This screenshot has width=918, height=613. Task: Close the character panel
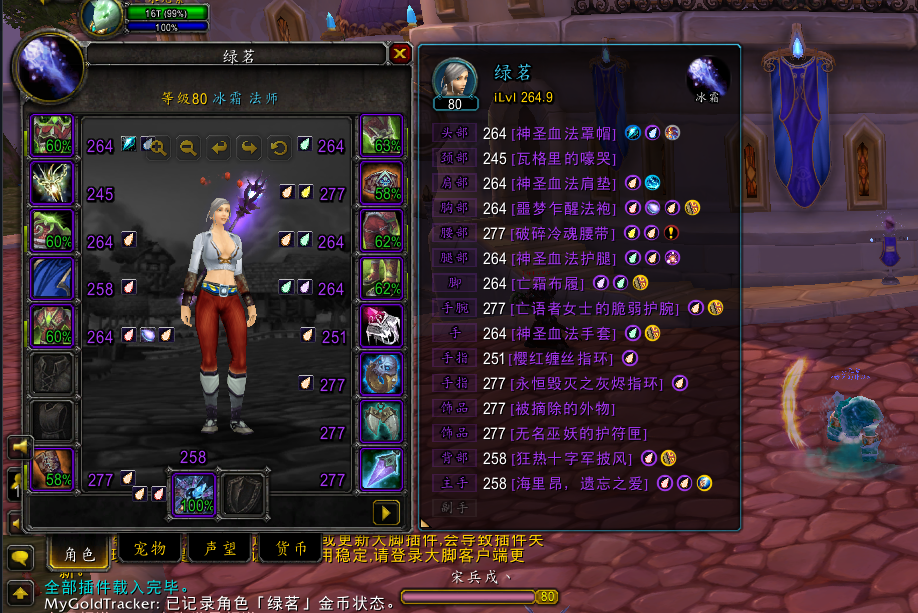click(400, 54)
